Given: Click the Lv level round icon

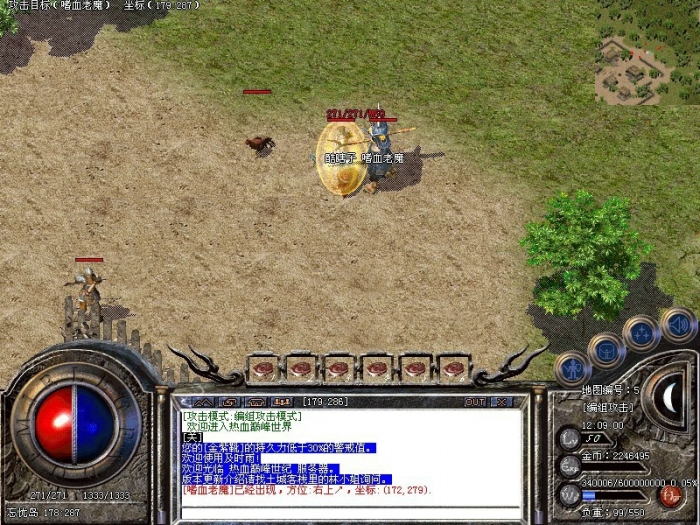Looking at the screenshot, I should pyautogui.click(x=569, y=437).
